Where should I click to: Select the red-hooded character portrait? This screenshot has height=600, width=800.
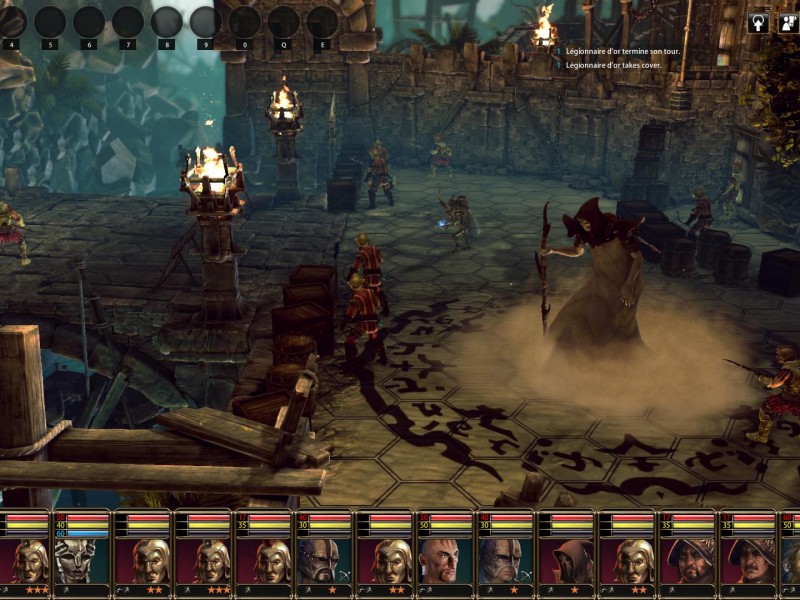[569, 560]
